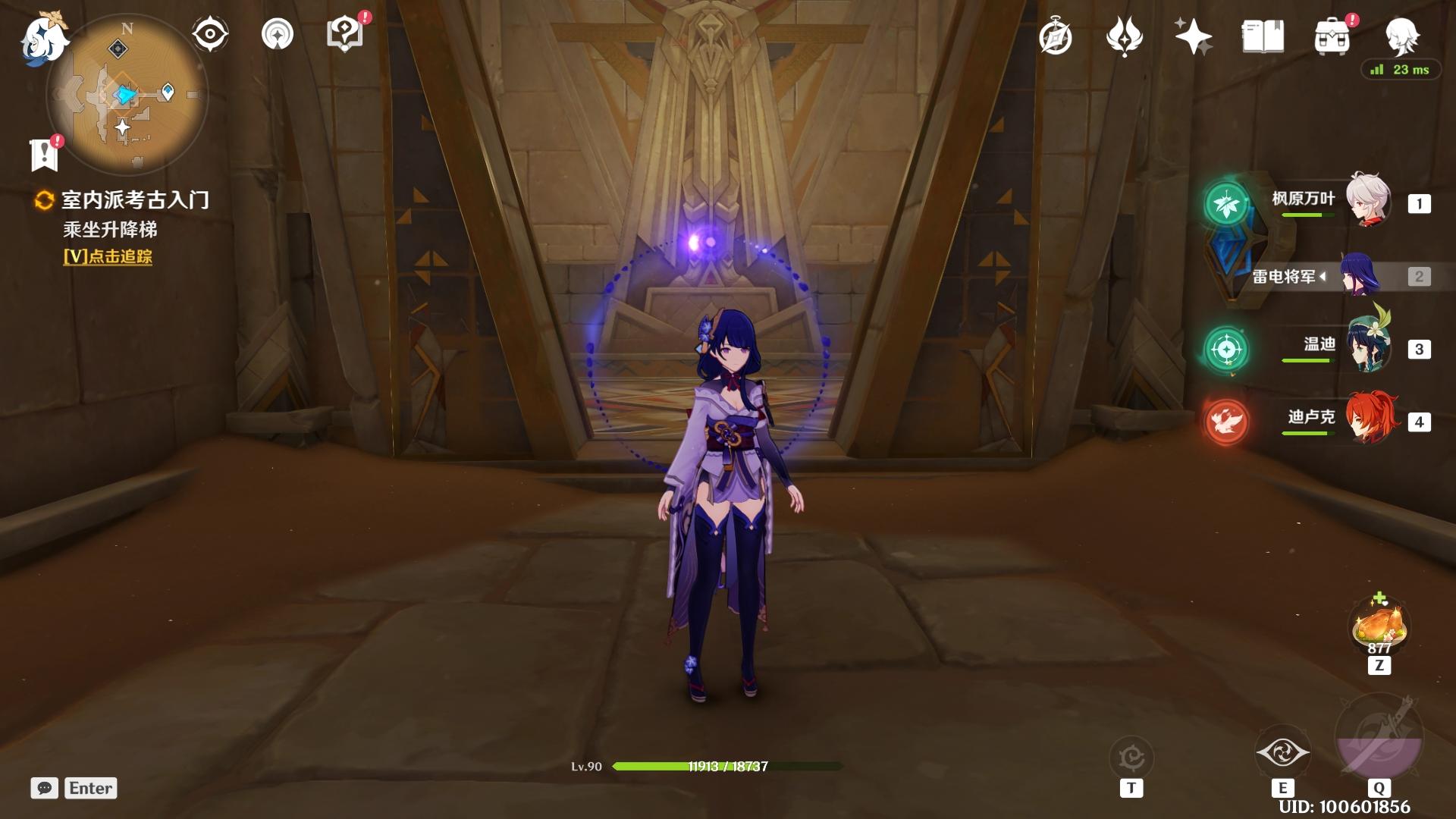This screenshot has width=1456, height=819.
Task: Open the character profile screen icon
Action: click(x=1401, y=34)
